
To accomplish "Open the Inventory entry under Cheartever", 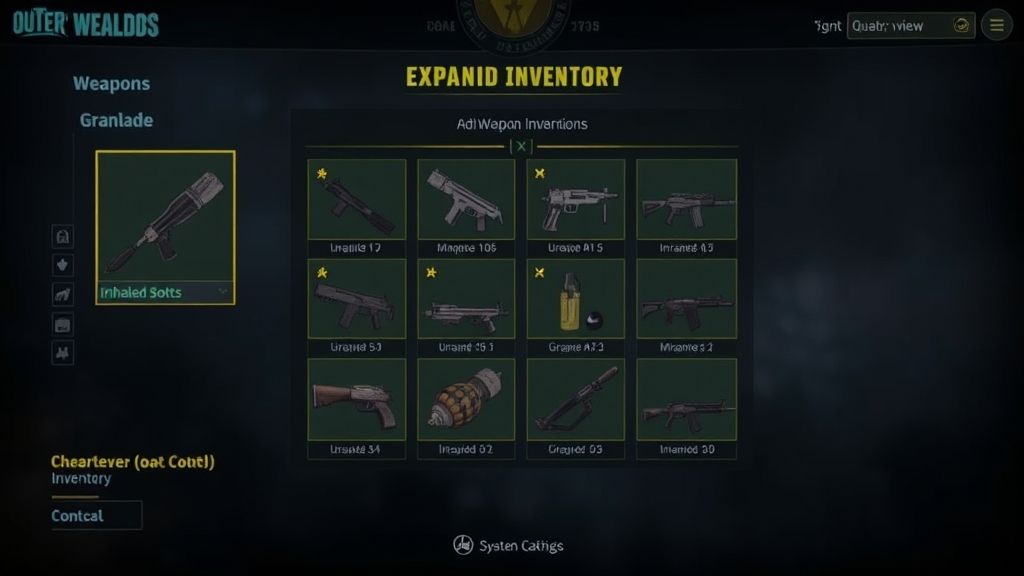I will [x=81, y=479].
